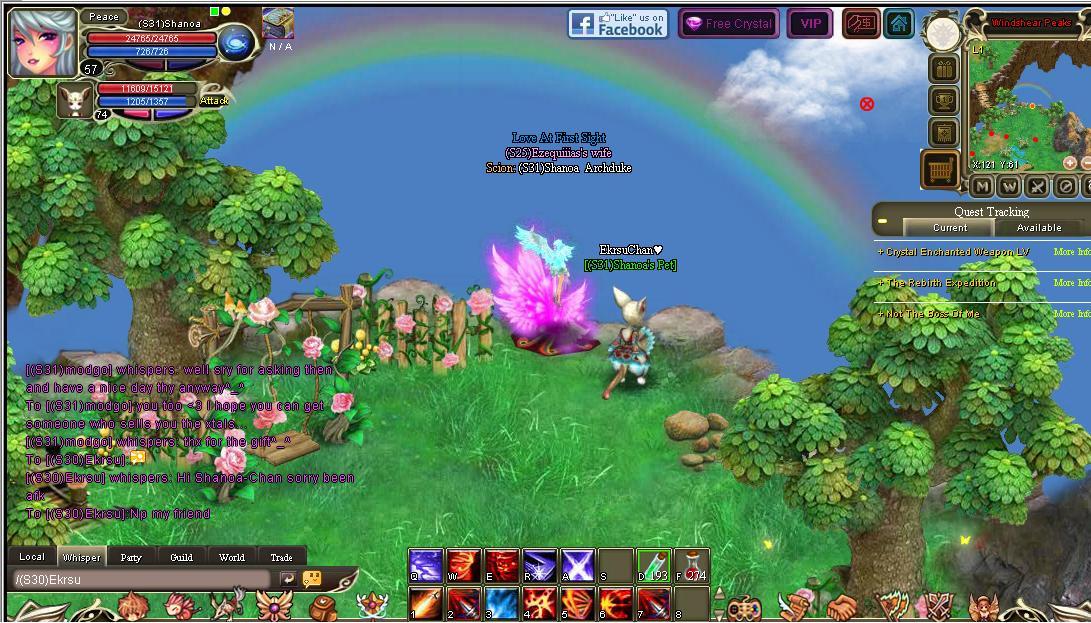
Task: Use the green potion in slot D
Action: 654,566
